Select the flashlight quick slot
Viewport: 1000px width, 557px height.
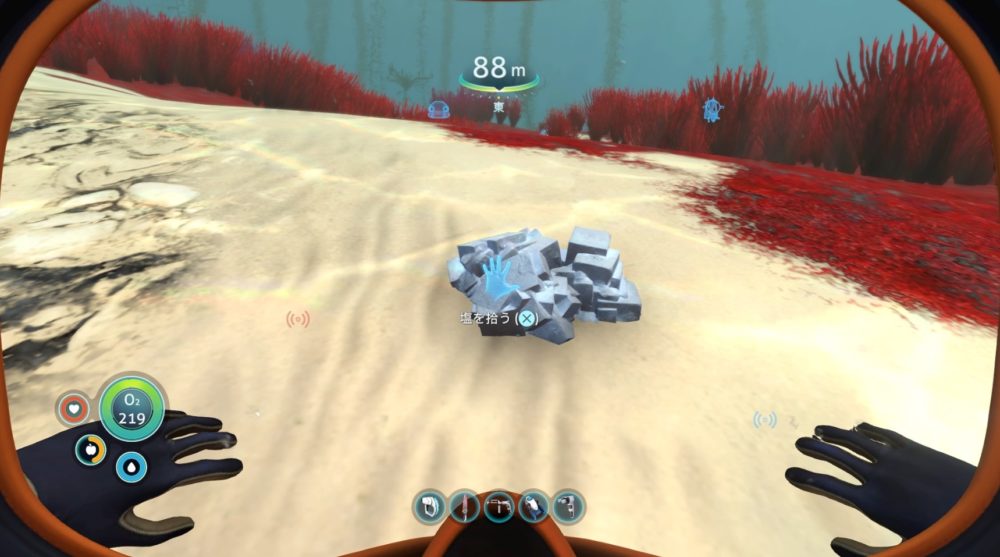[534, 506]
